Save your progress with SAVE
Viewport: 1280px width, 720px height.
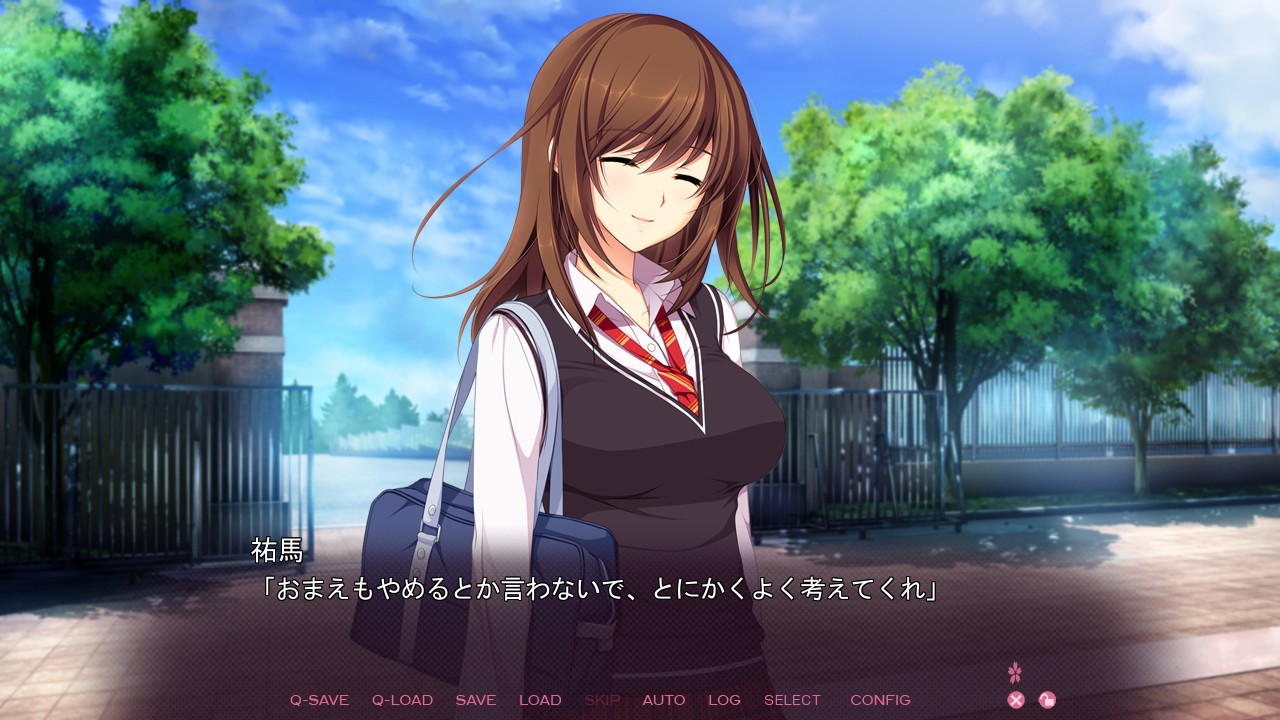pos(476,700)
